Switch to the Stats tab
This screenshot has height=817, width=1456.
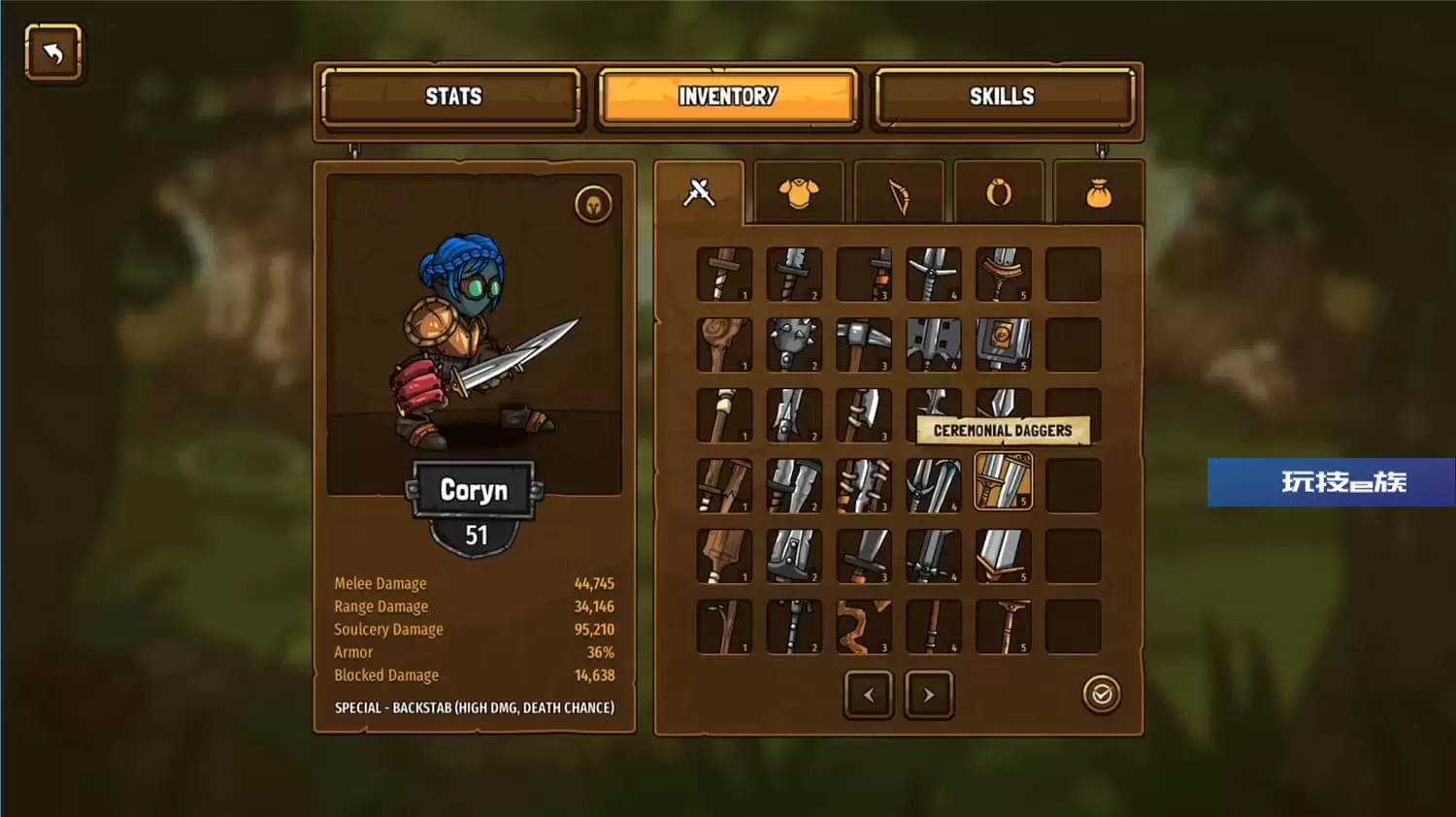pyautogui.click(x=452, y=97)
